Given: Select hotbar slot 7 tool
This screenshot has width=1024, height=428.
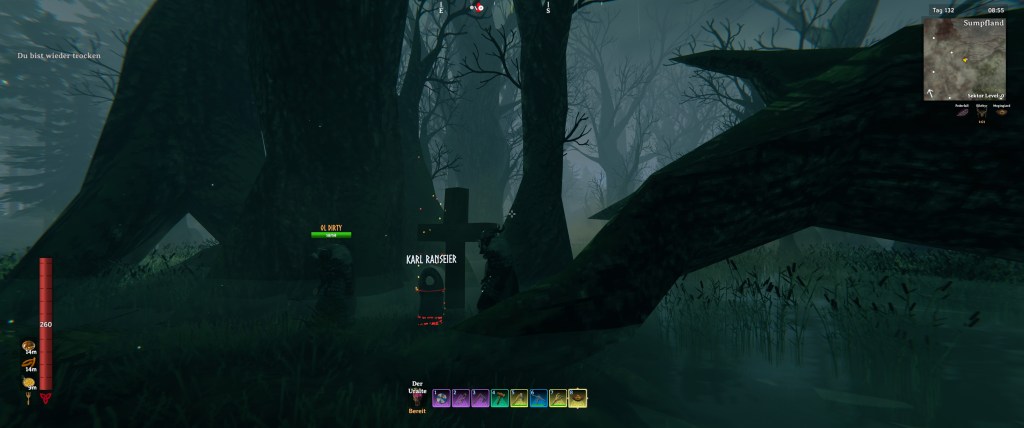Looking at the screenshot, I should [x=558, y=398].
